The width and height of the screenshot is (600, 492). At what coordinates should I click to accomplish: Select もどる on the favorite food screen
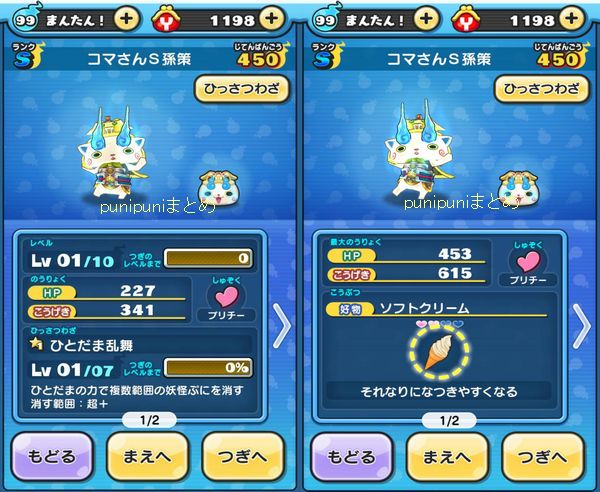(350, 454)
